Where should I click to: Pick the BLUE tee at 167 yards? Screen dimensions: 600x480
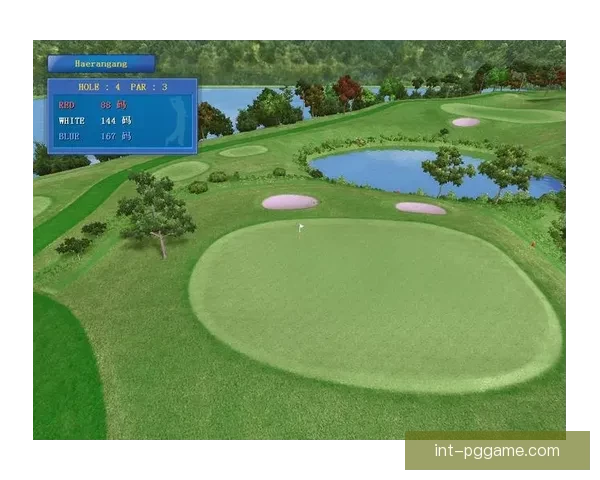click(x=94, y=136)
